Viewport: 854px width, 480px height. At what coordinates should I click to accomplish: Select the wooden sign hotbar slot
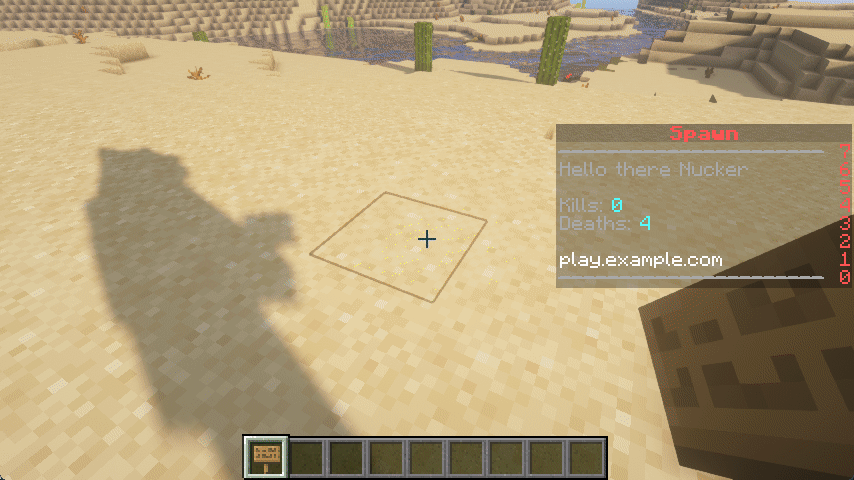coord(267,456)
